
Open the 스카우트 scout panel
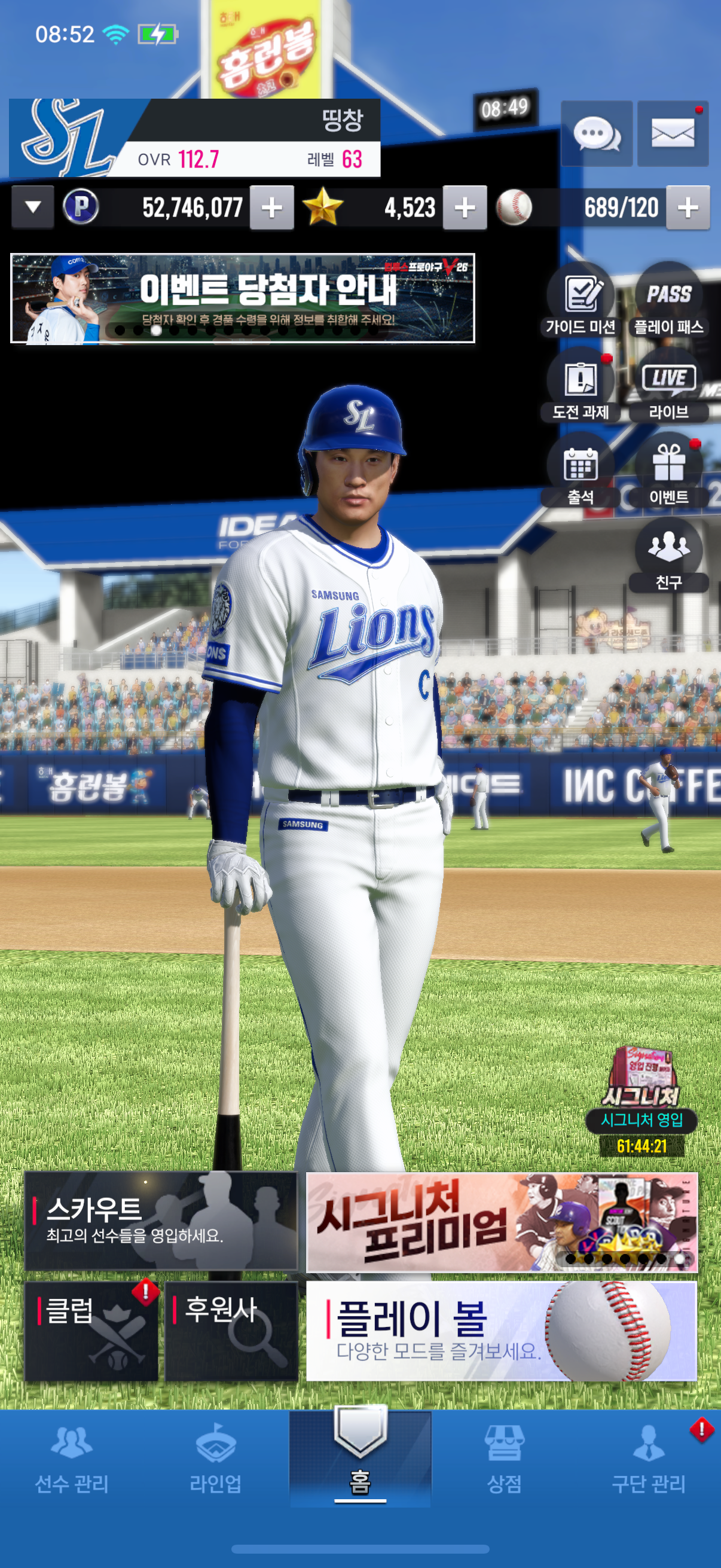pos(161,1221)
